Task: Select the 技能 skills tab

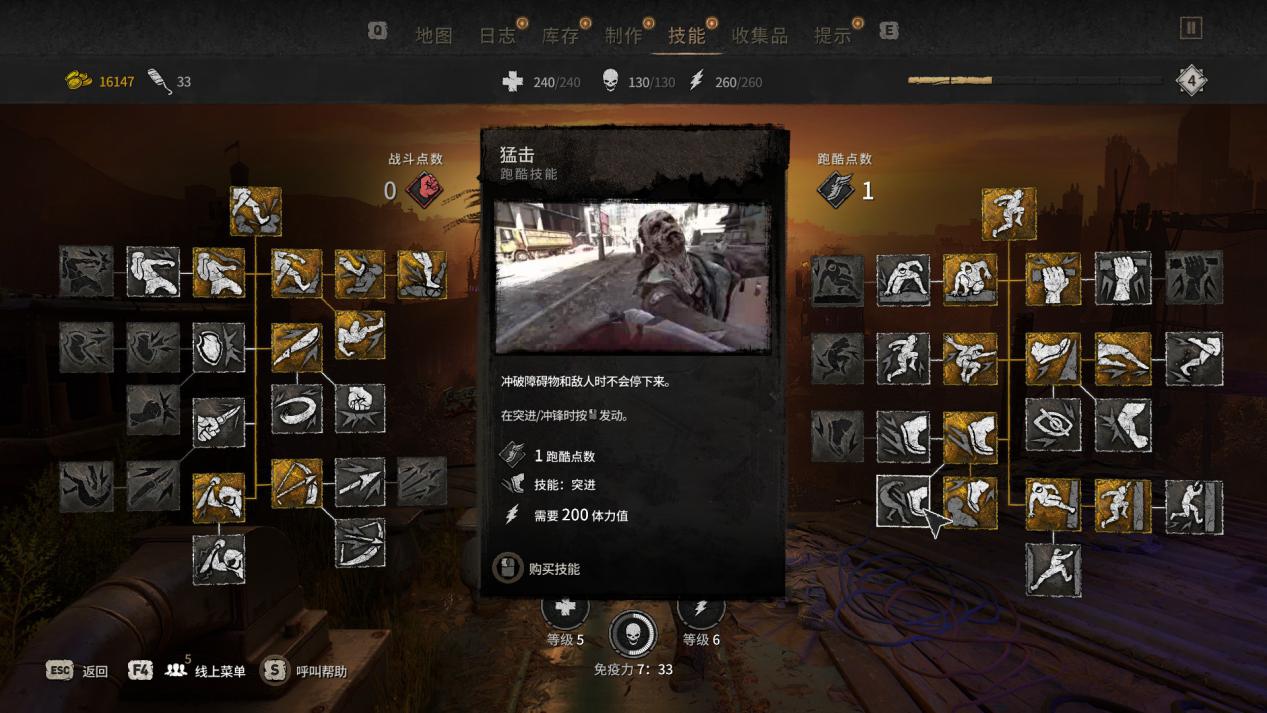Action: [x=687, y=35]
